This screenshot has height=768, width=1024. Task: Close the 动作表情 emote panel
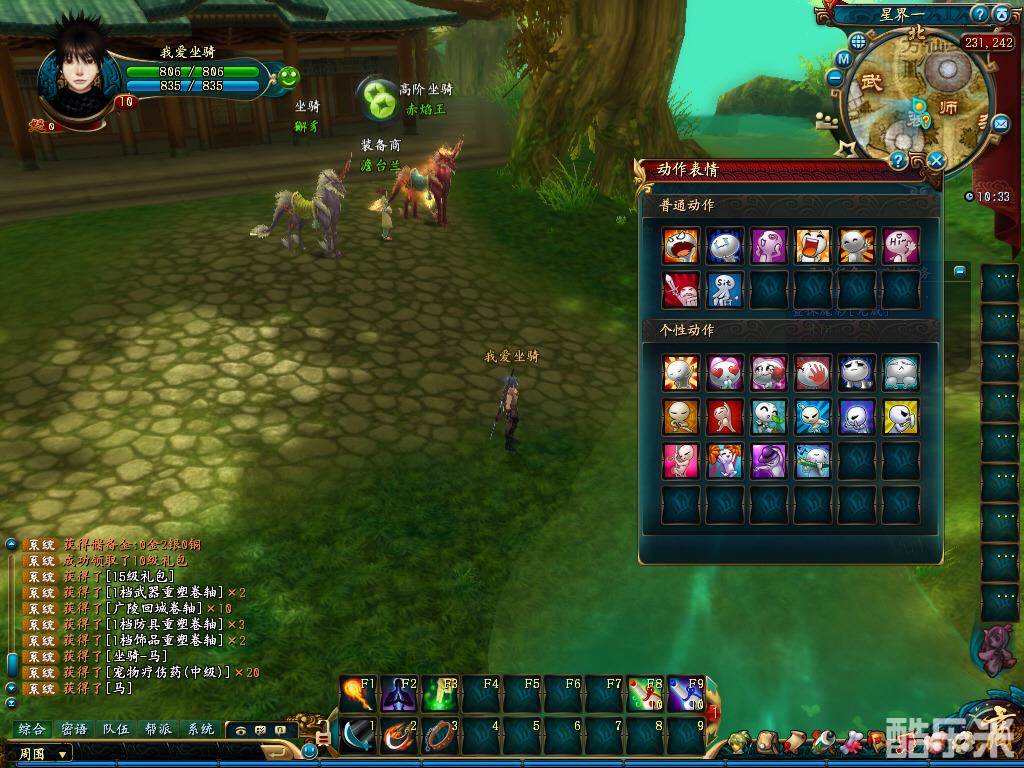point(936,160)
